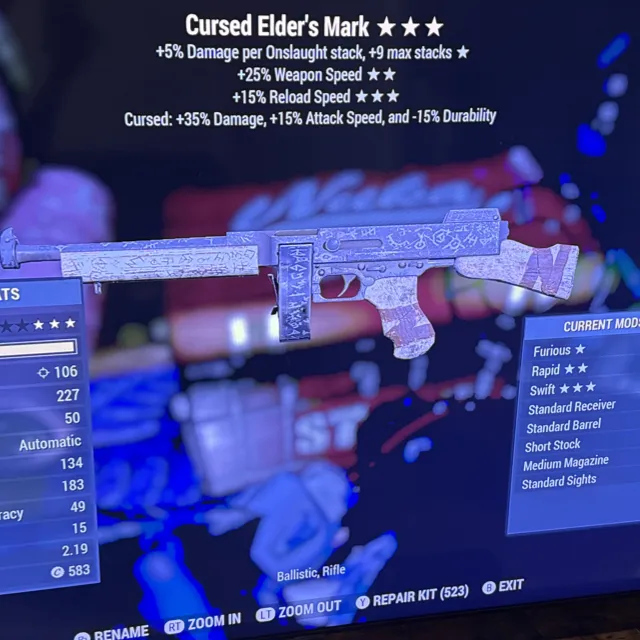Image resolution: width=640 pixels, height=640 pixels.
Task: Select the Swift three-star mod row
Action: 563,388
